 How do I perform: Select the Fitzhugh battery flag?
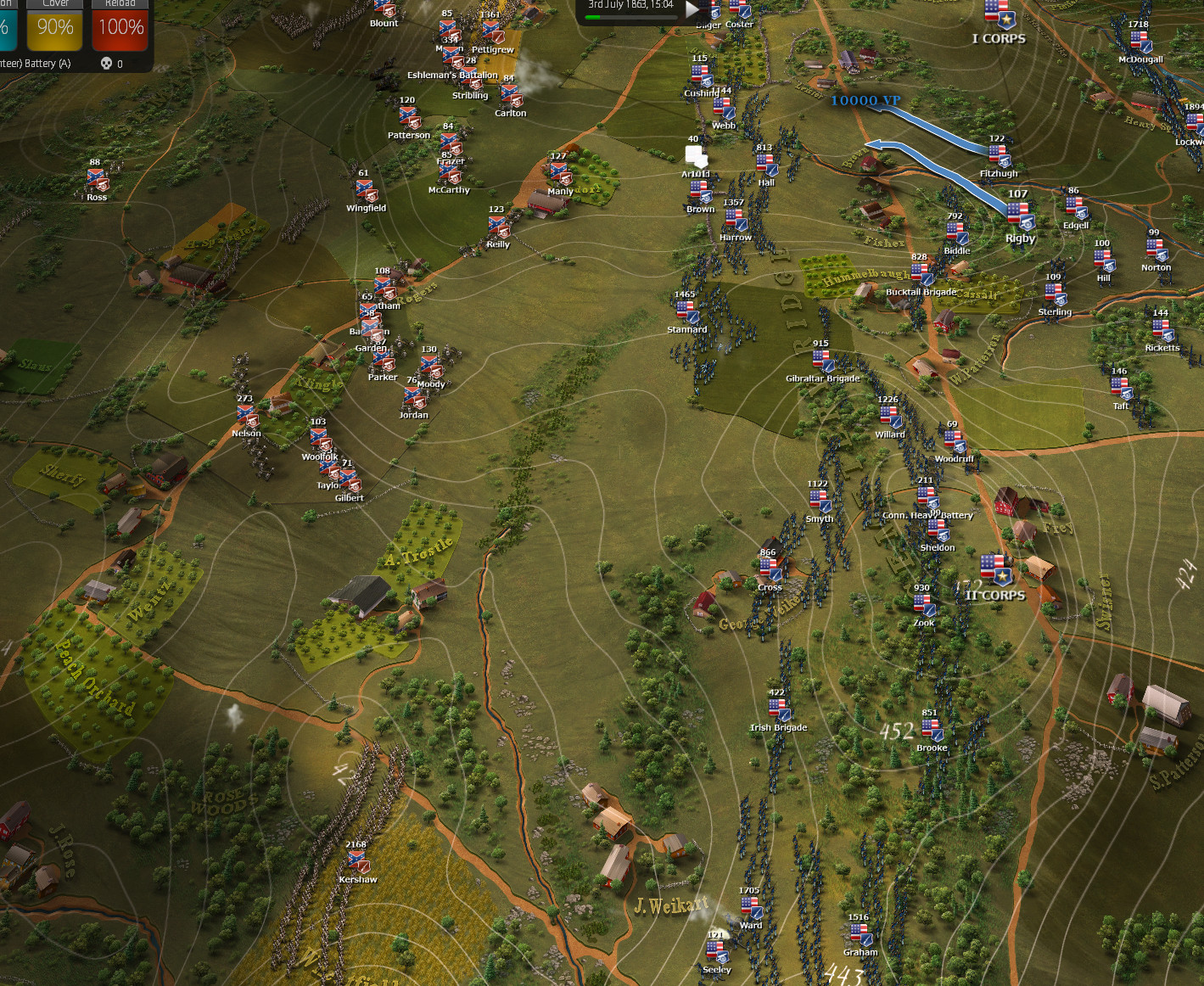998,155
